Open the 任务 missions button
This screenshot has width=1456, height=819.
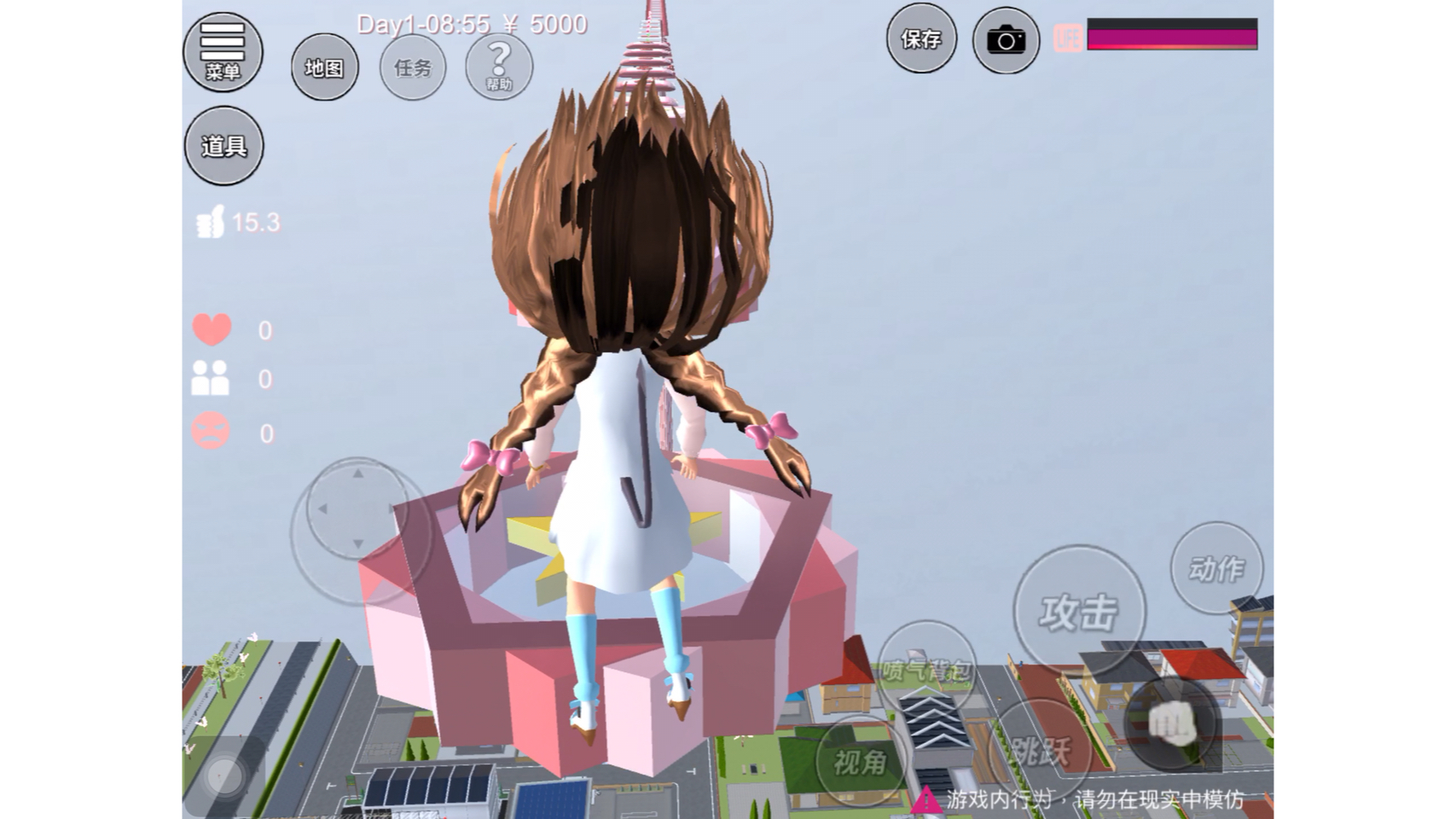pyautogui.click(x=413, y=67)
